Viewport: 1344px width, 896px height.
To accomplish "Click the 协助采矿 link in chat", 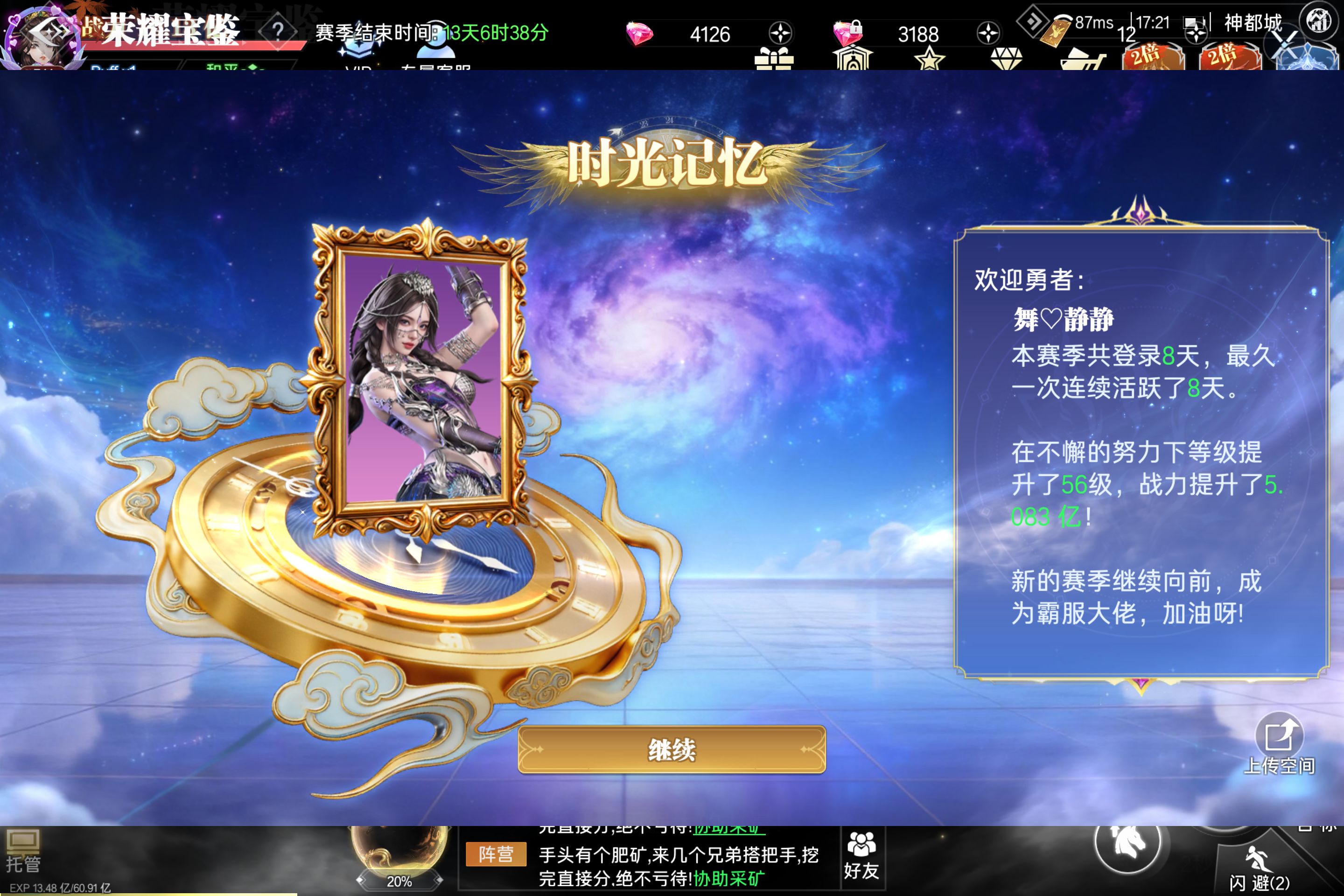I will click(728, 878).
